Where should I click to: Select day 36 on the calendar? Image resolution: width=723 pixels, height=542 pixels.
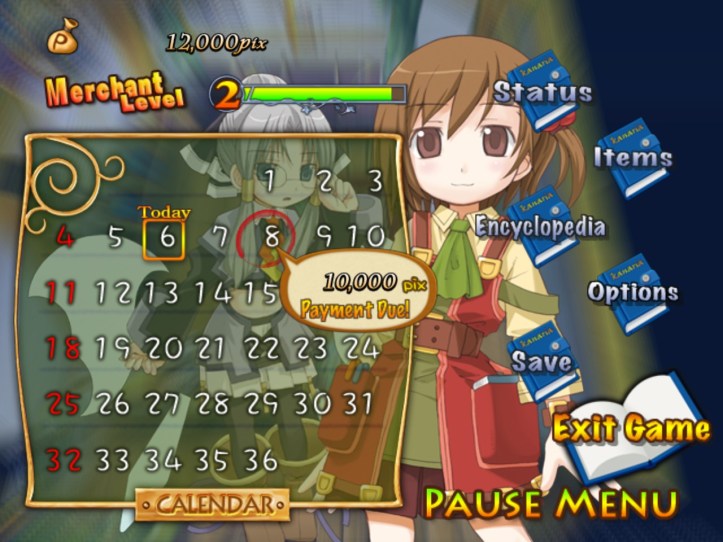point(261,460)
